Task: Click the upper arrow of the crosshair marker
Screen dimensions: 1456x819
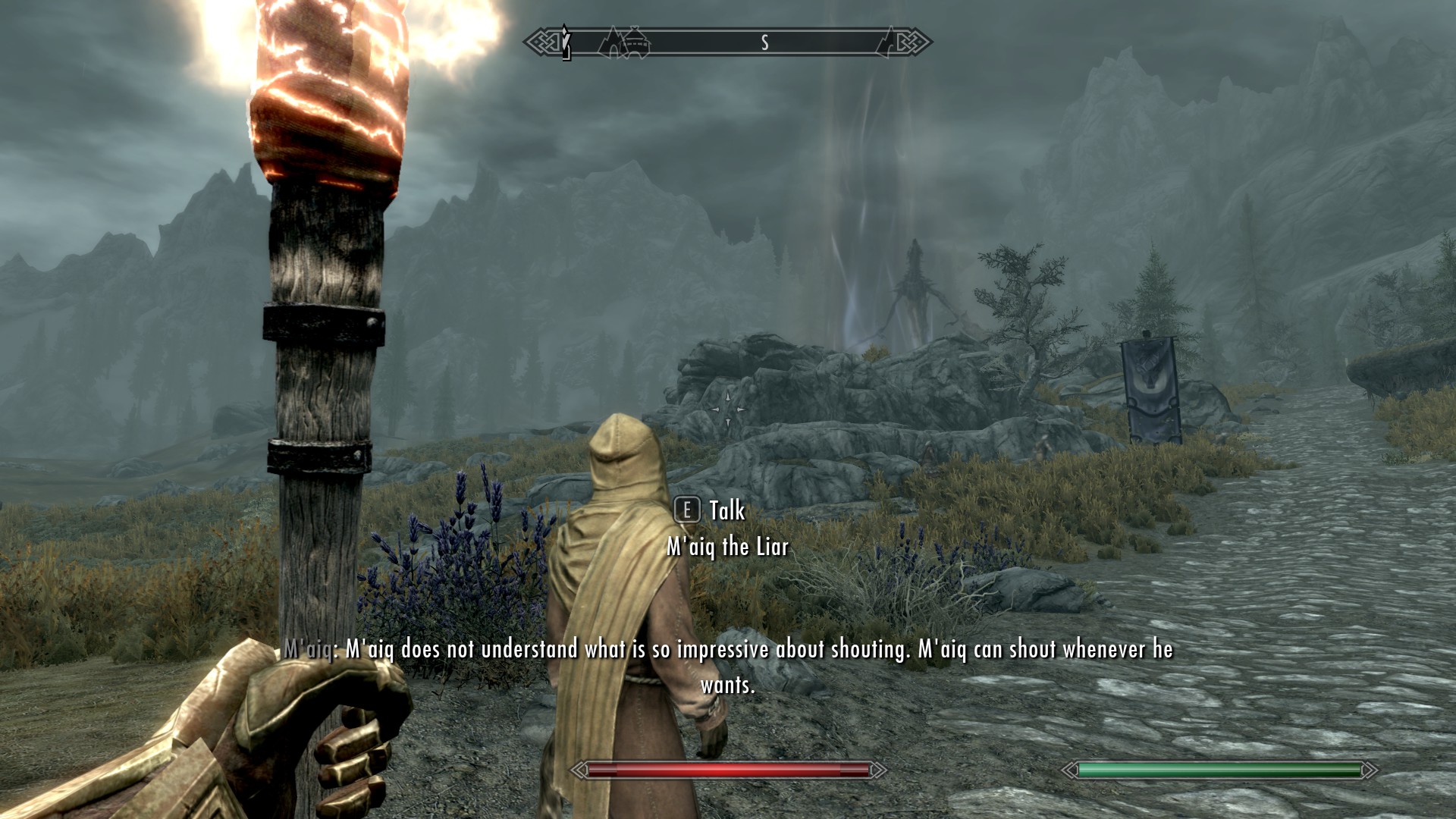Action: (727, 397)
